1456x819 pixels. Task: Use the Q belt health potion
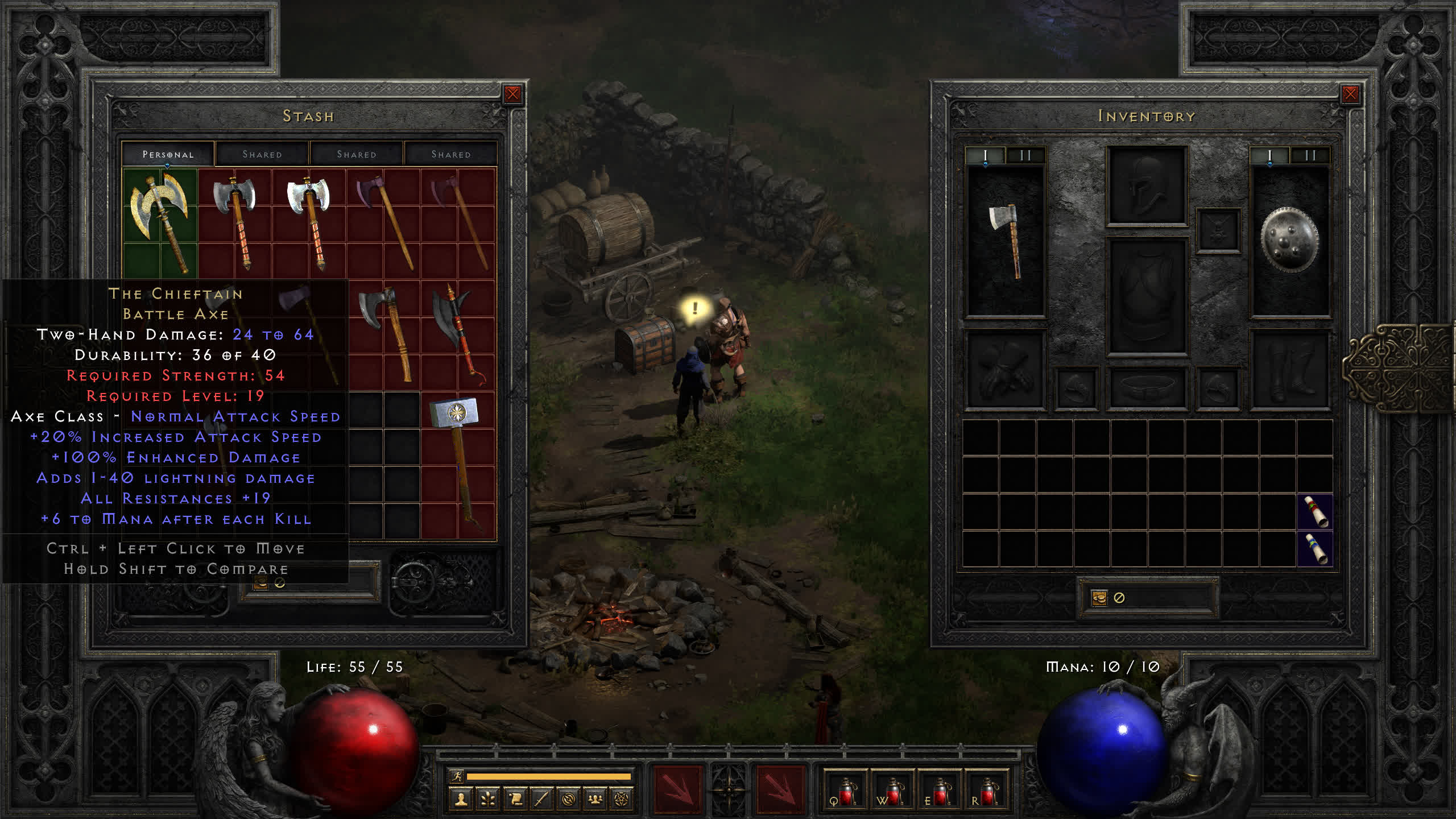pyautogui.click(x=845, y=792)
